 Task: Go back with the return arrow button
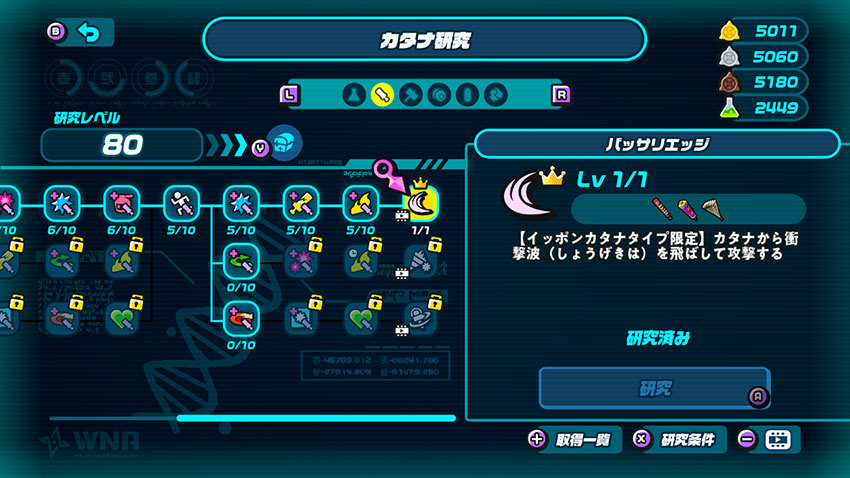point(89,33)
